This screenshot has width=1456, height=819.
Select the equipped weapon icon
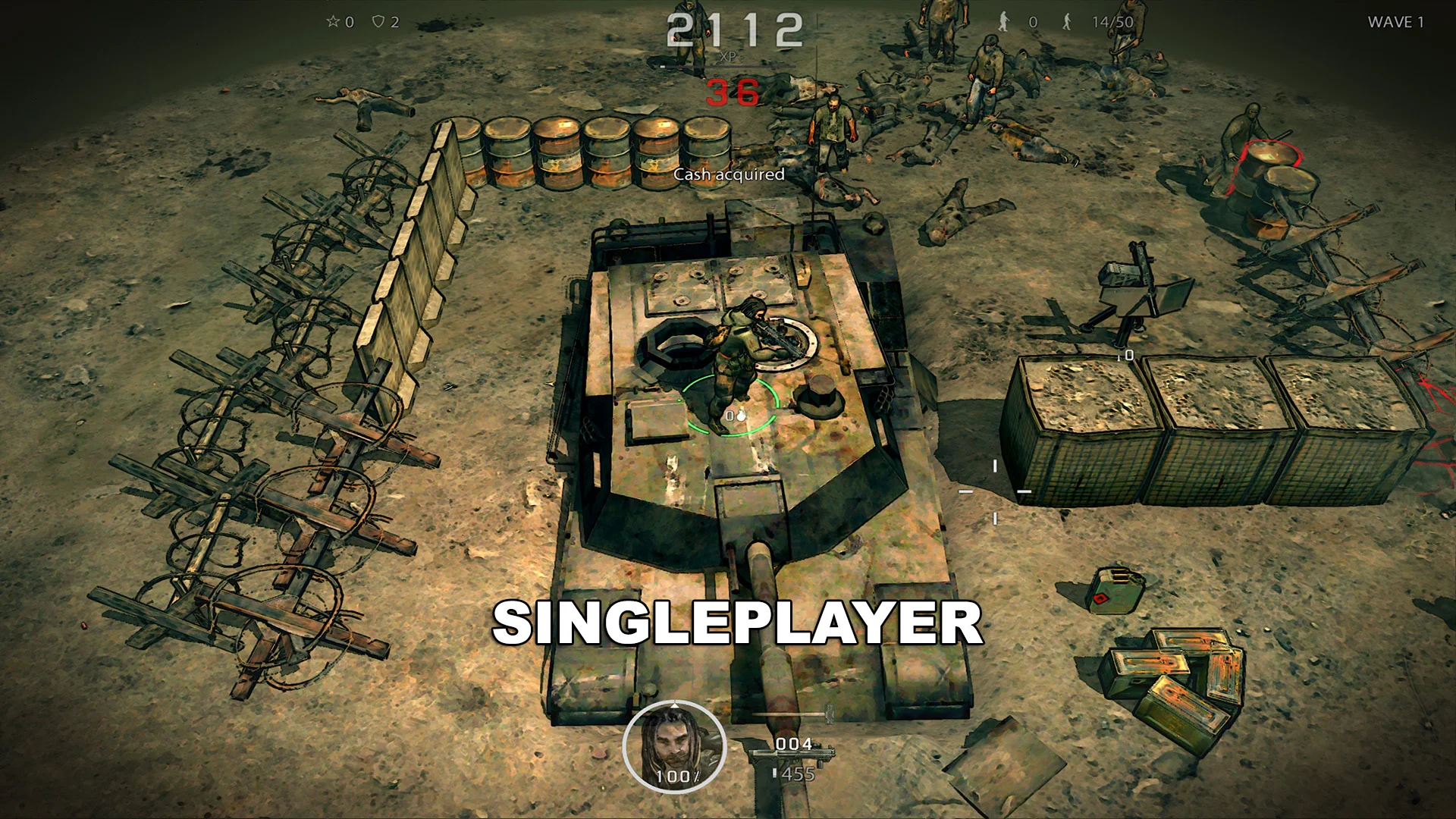pyautogui.click(x=791, y=757)
